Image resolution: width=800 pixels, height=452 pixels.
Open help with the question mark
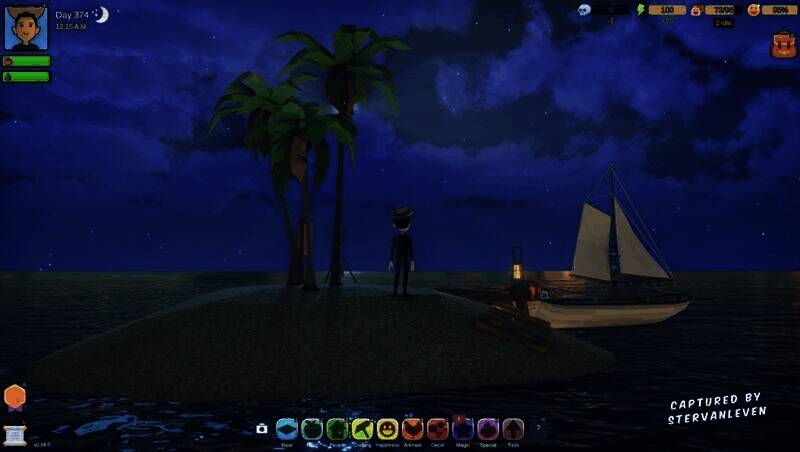539,428
